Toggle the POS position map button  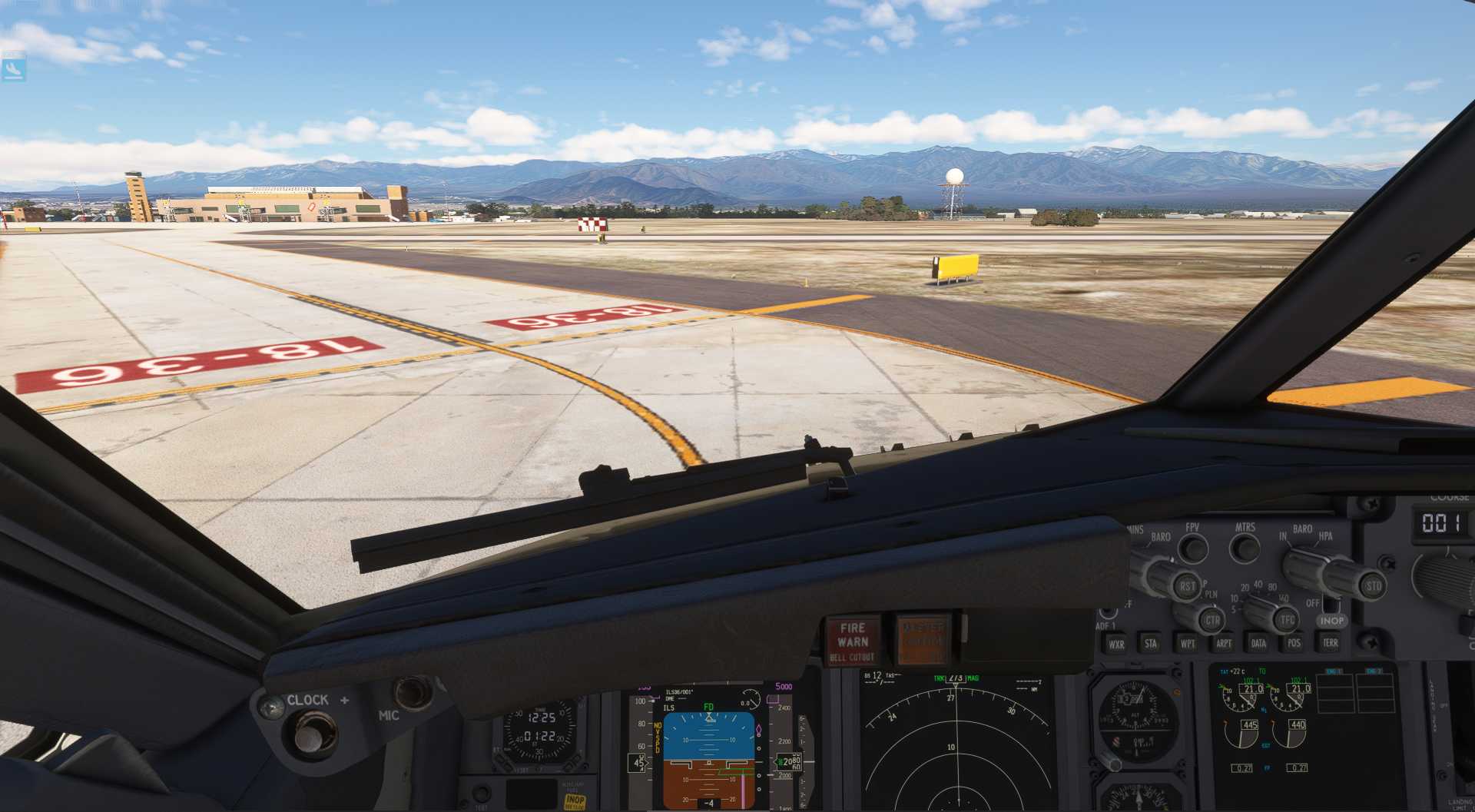tap(1294, 643)
